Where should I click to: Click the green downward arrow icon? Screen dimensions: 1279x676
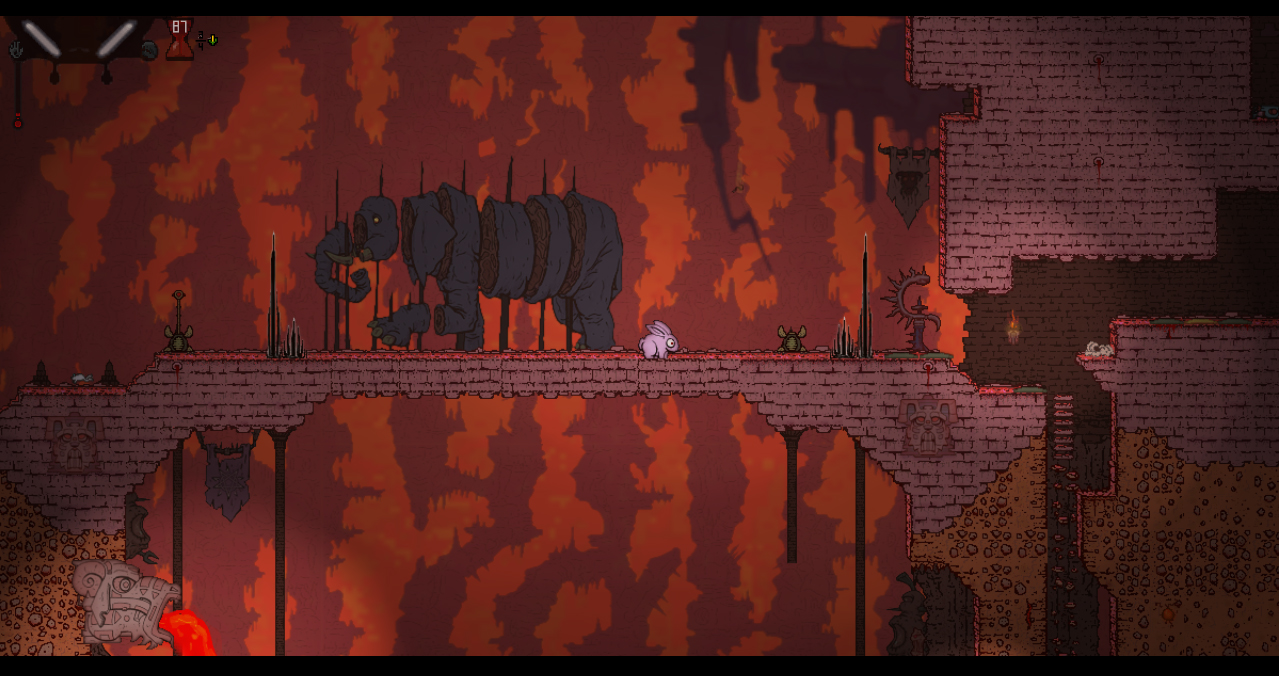(x=212, y=40)
